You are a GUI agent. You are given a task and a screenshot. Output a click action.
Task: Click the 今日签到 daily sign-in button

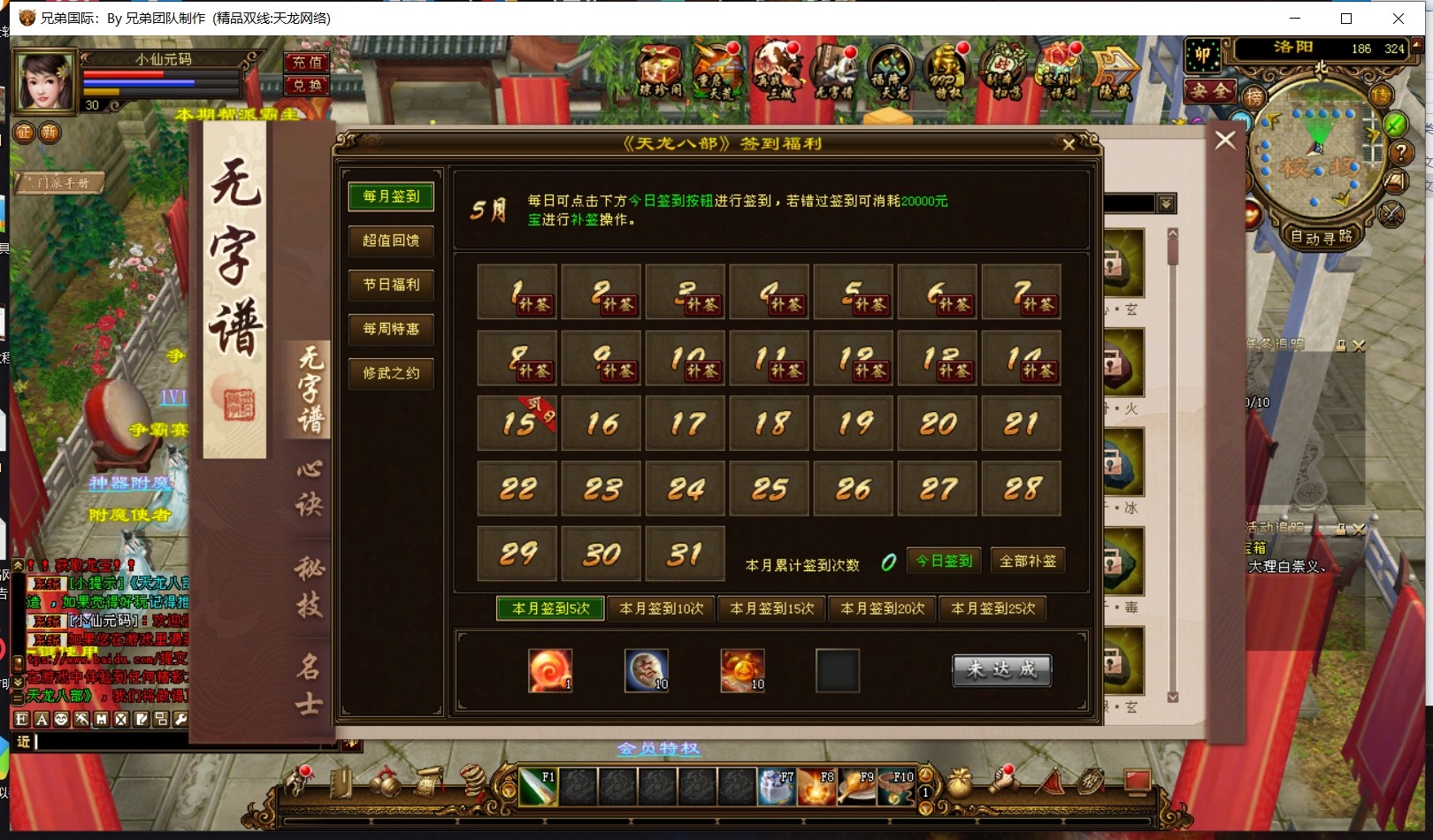pos(944,561)
